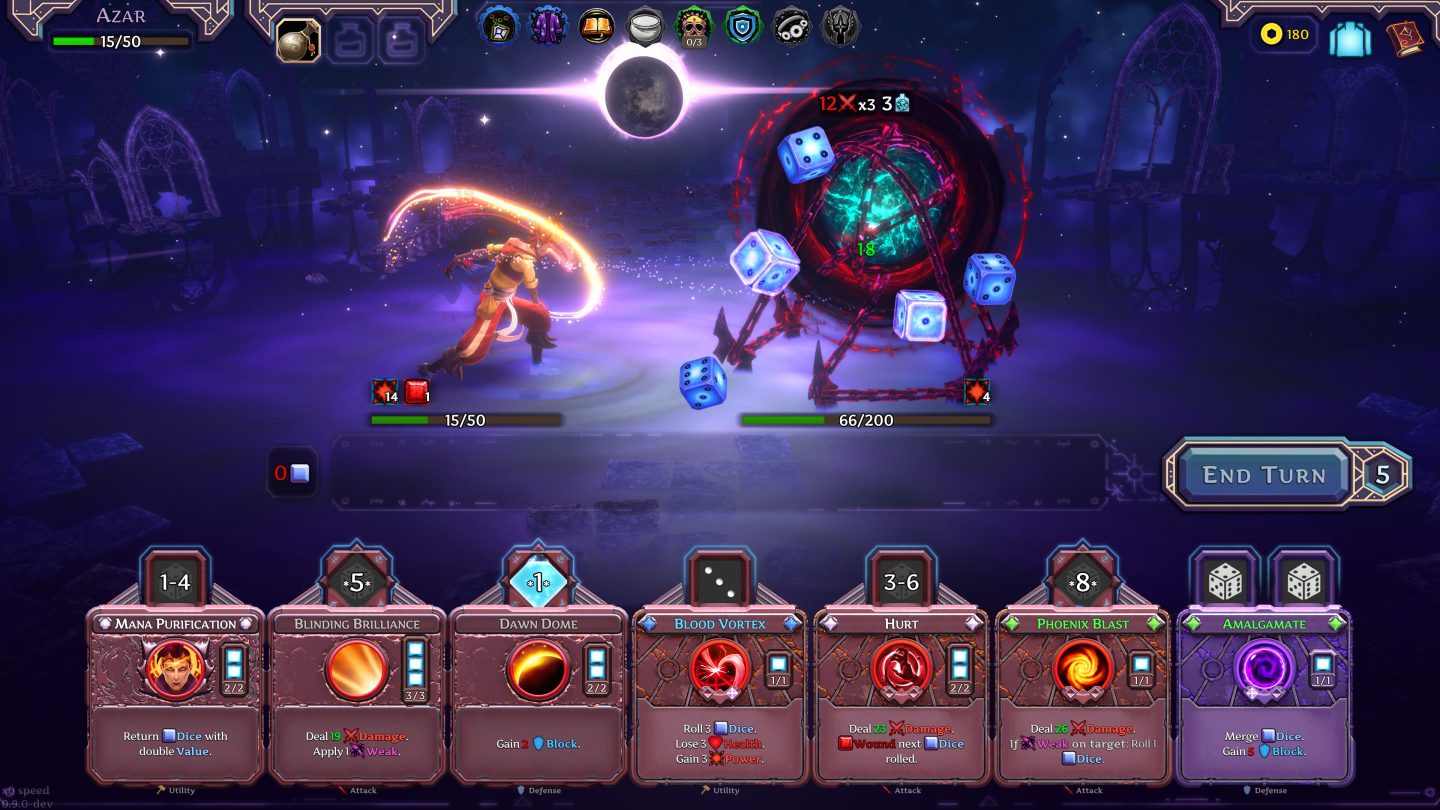Inspect the bowl icon in the top bar
This screenshot has width=1440, height=810.
[645, 25]
